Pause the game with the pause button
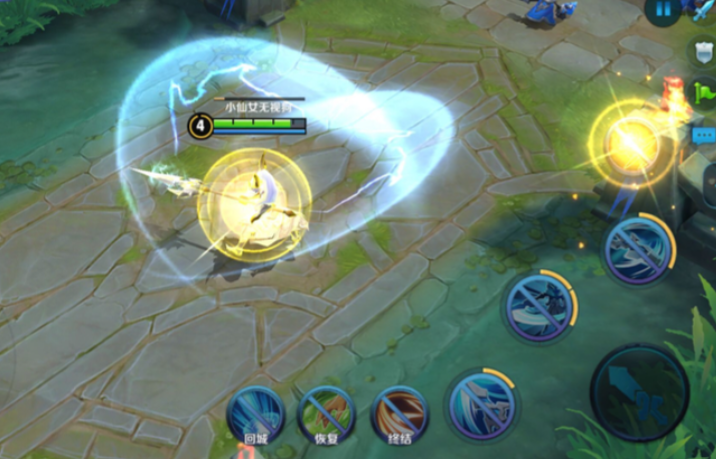This screenshot has width=716, height=459. 661,11
